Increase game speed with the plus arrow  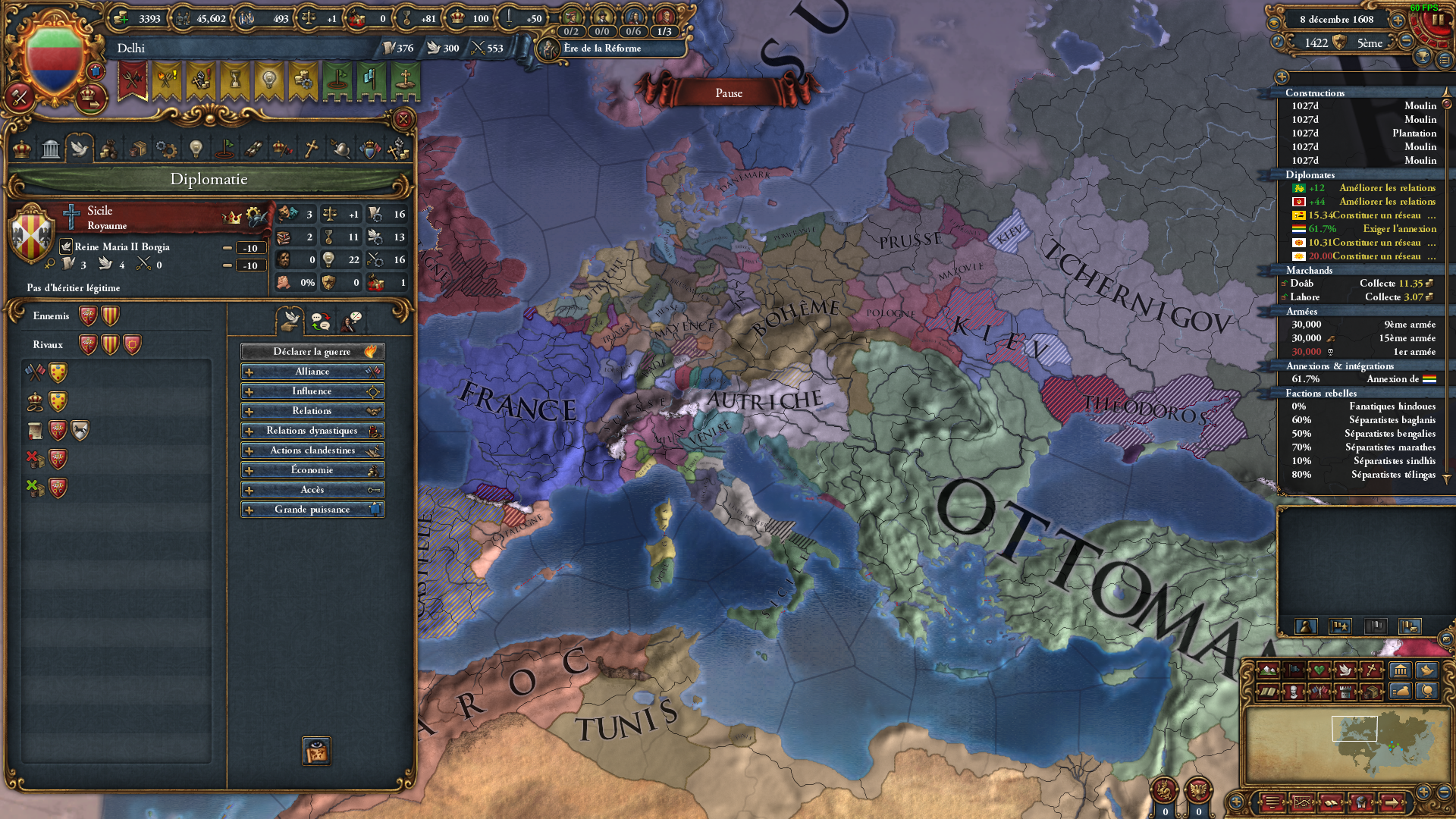(1399, 20)
